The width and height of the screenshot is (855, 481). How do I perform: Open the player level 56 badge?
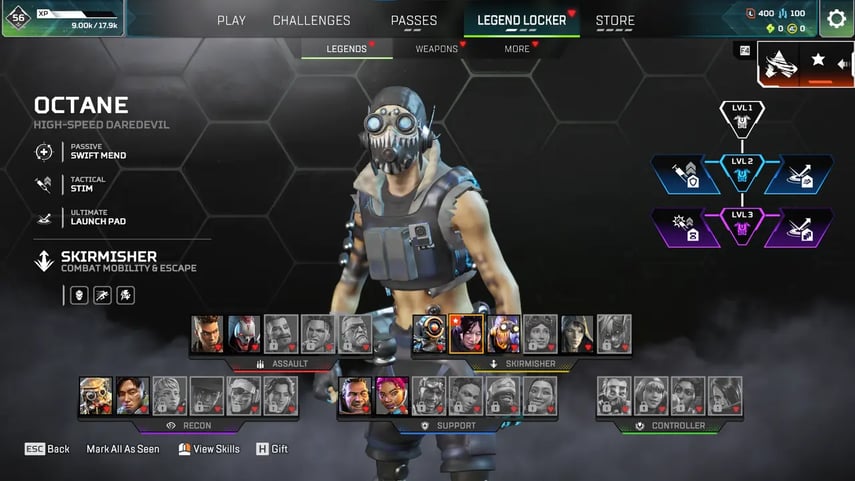tap(18, 17)
